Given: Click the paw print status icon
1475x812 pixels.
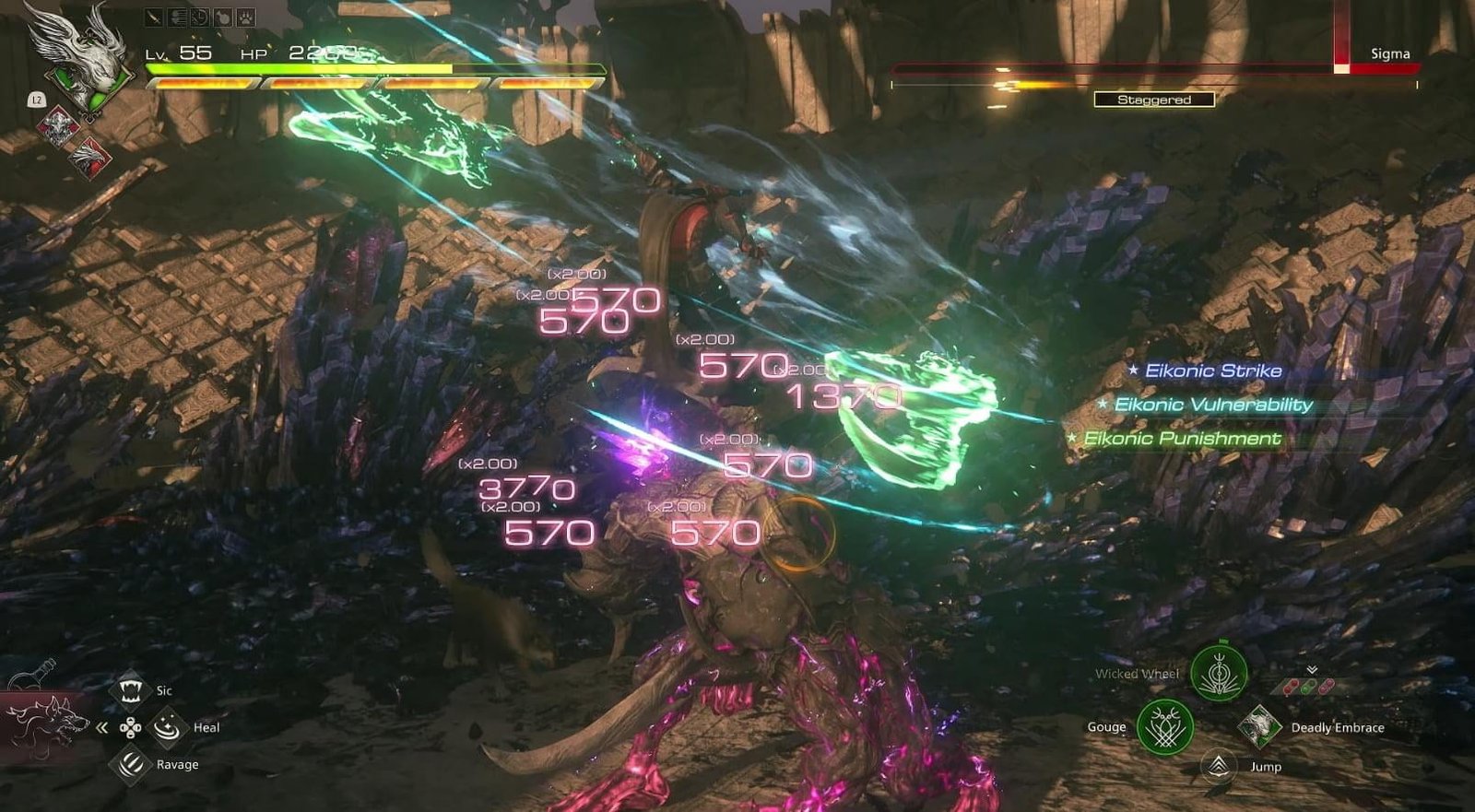Looking at the screenshot, I should click(x=246, y=18).
